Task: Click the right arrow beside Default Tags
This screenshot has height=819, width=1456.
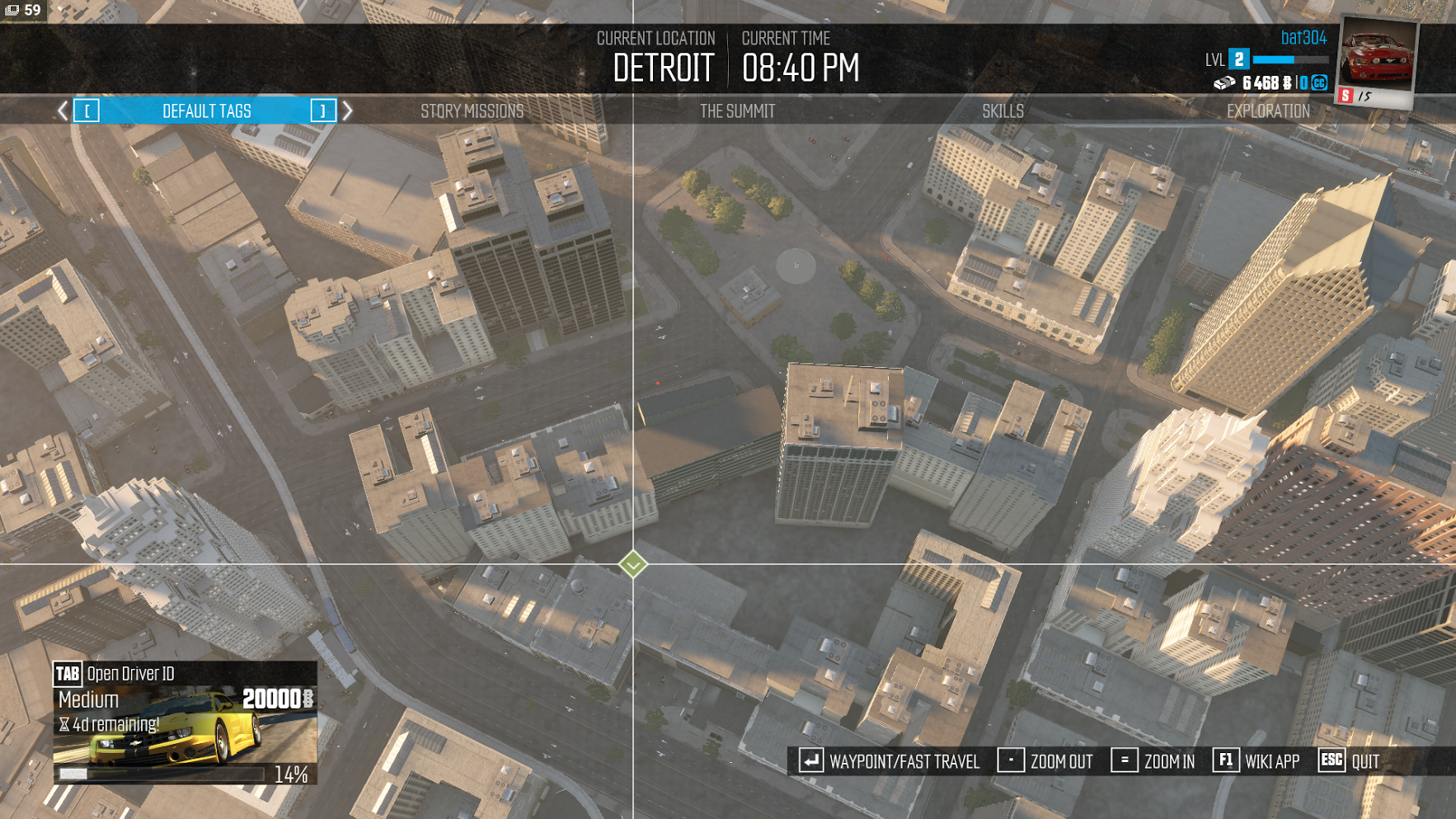Action: (x=348, y=111)
